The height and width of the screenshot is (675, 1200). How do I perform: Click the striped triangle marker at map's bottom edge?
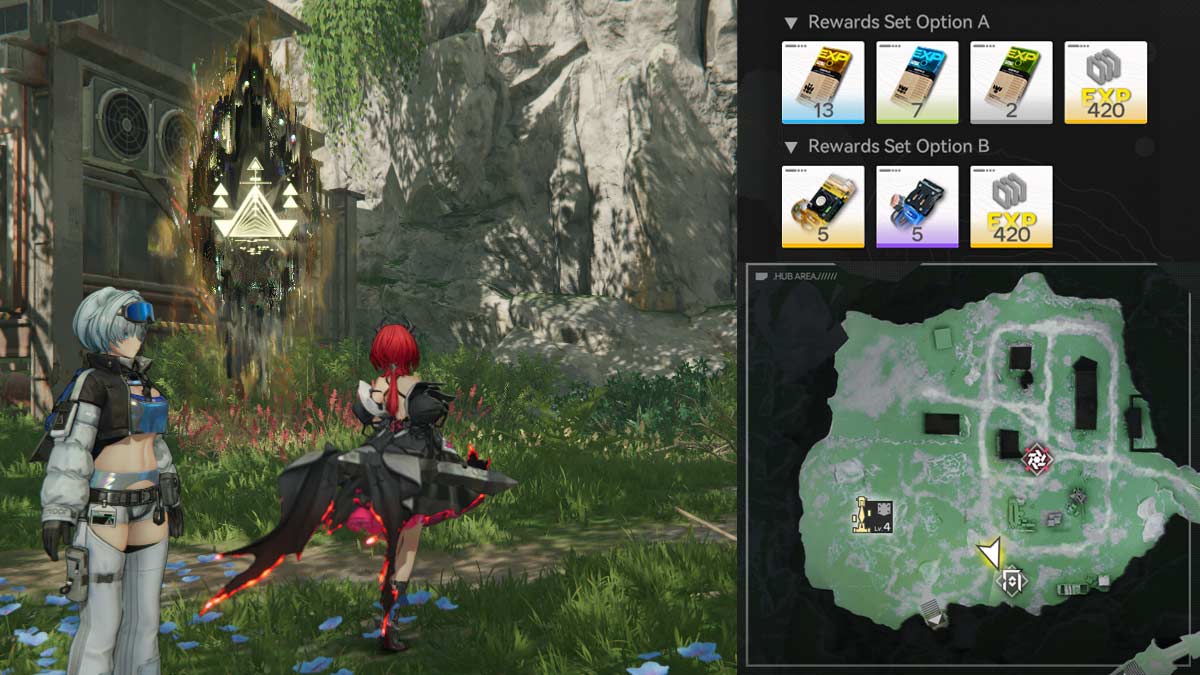pyautogui.click(x=934, y=615)
